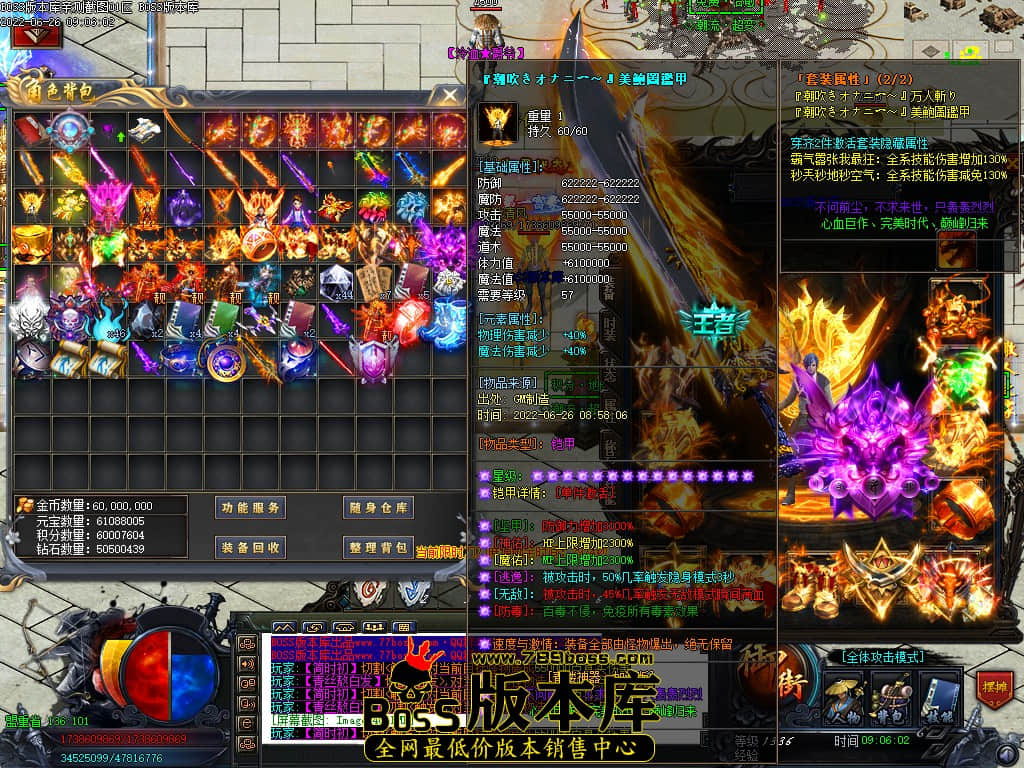Select the white crystal stack of 44
Image resolution: width=1024 pixels, height=768 pixels.
pos(335,282)
